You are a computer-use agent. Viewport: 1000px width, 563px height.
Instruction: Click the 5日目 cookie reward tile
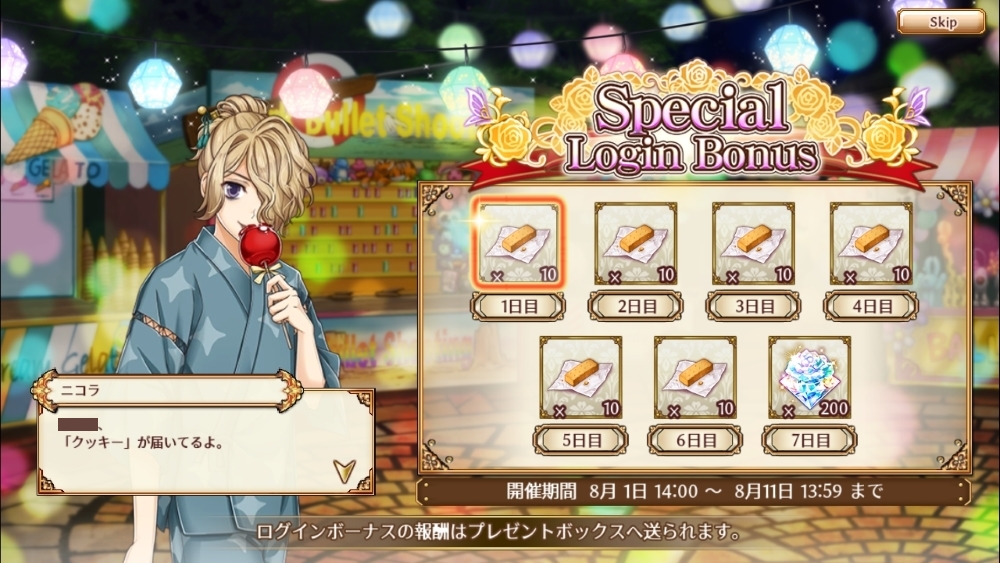pos(580,377)
